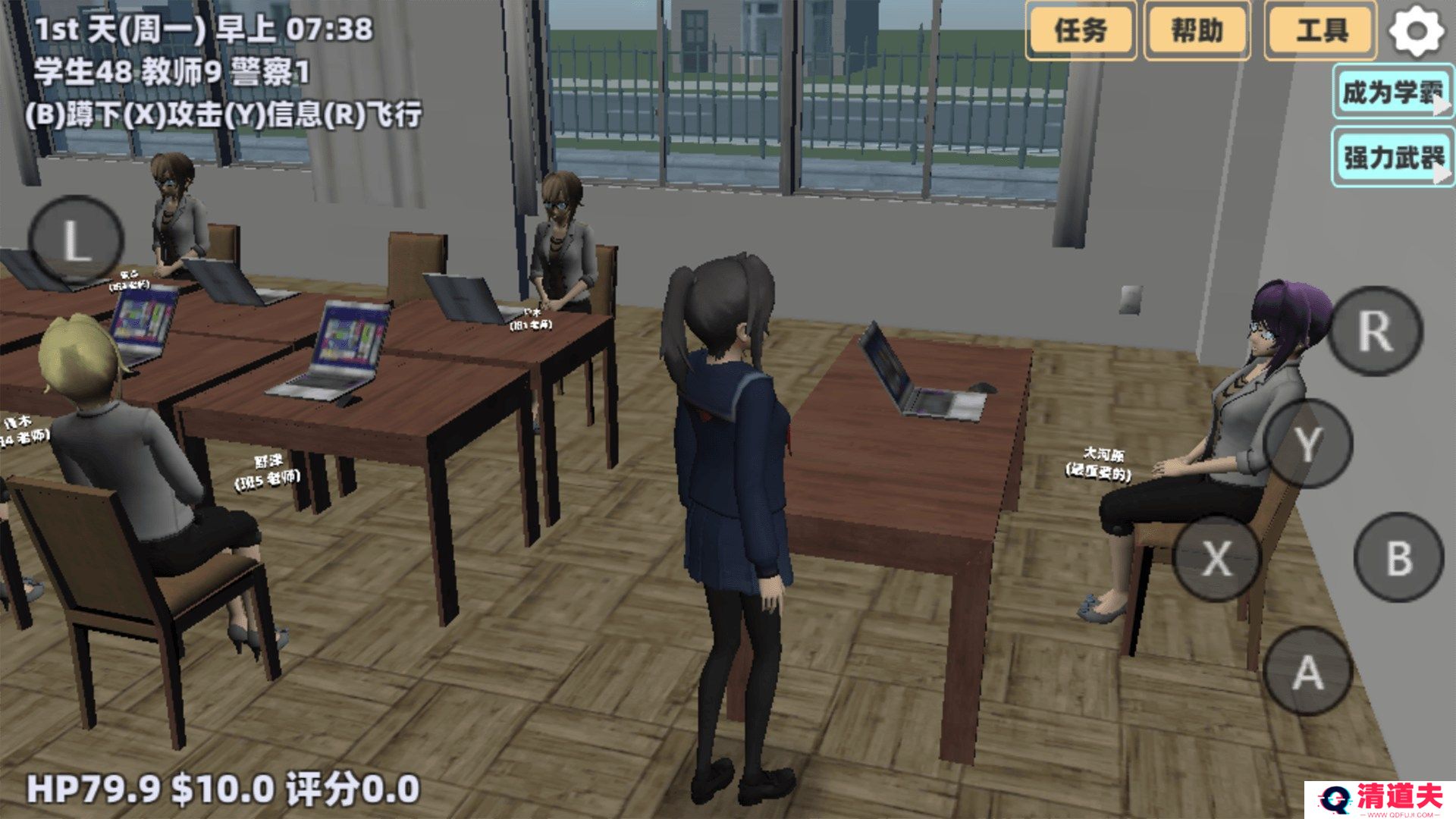Screen dimensions: 1456x819
Task: Open settings with the gear icon
Action: (1416, 31)
